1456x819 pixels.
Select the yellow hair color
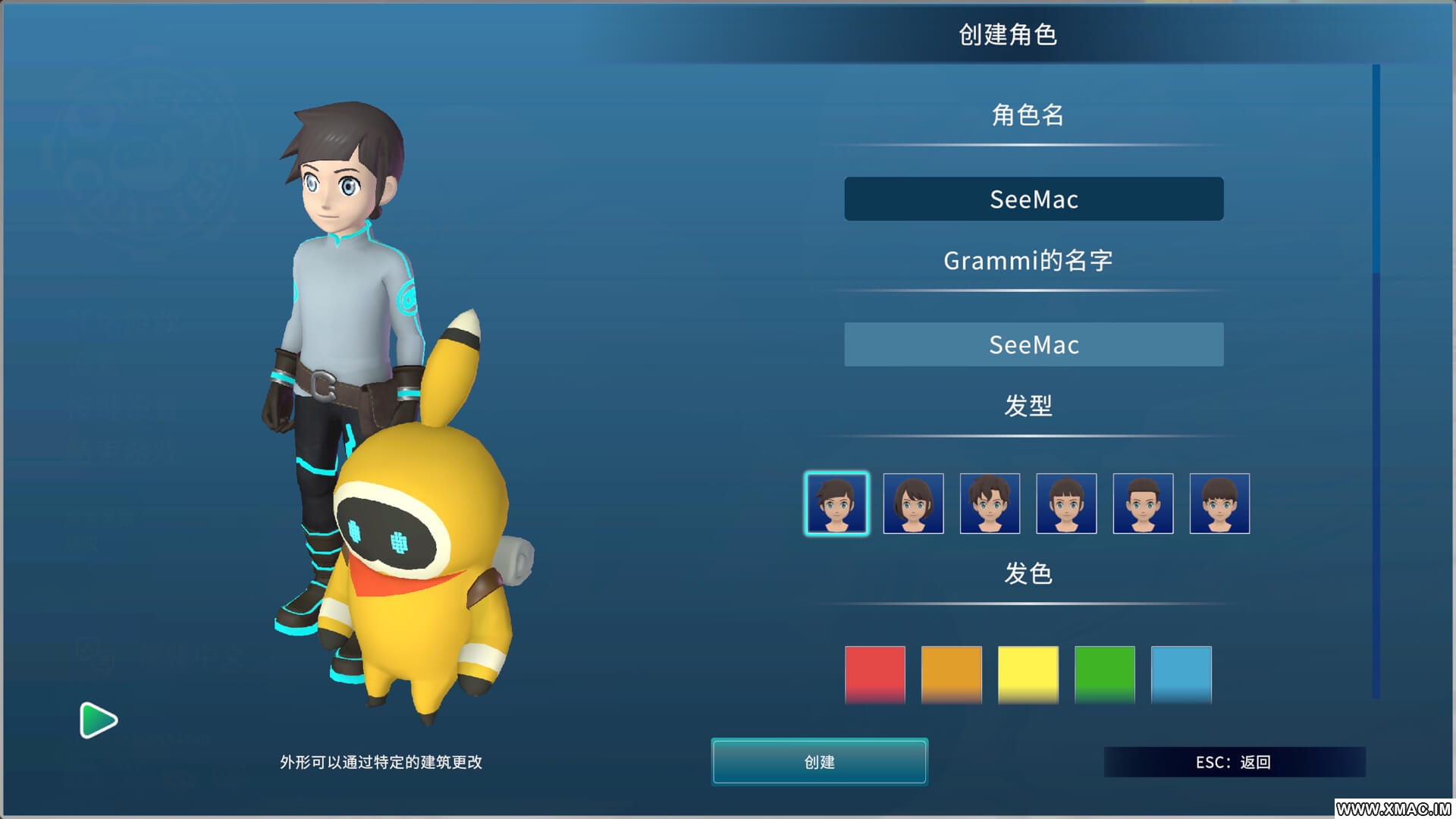point(1028,674)
